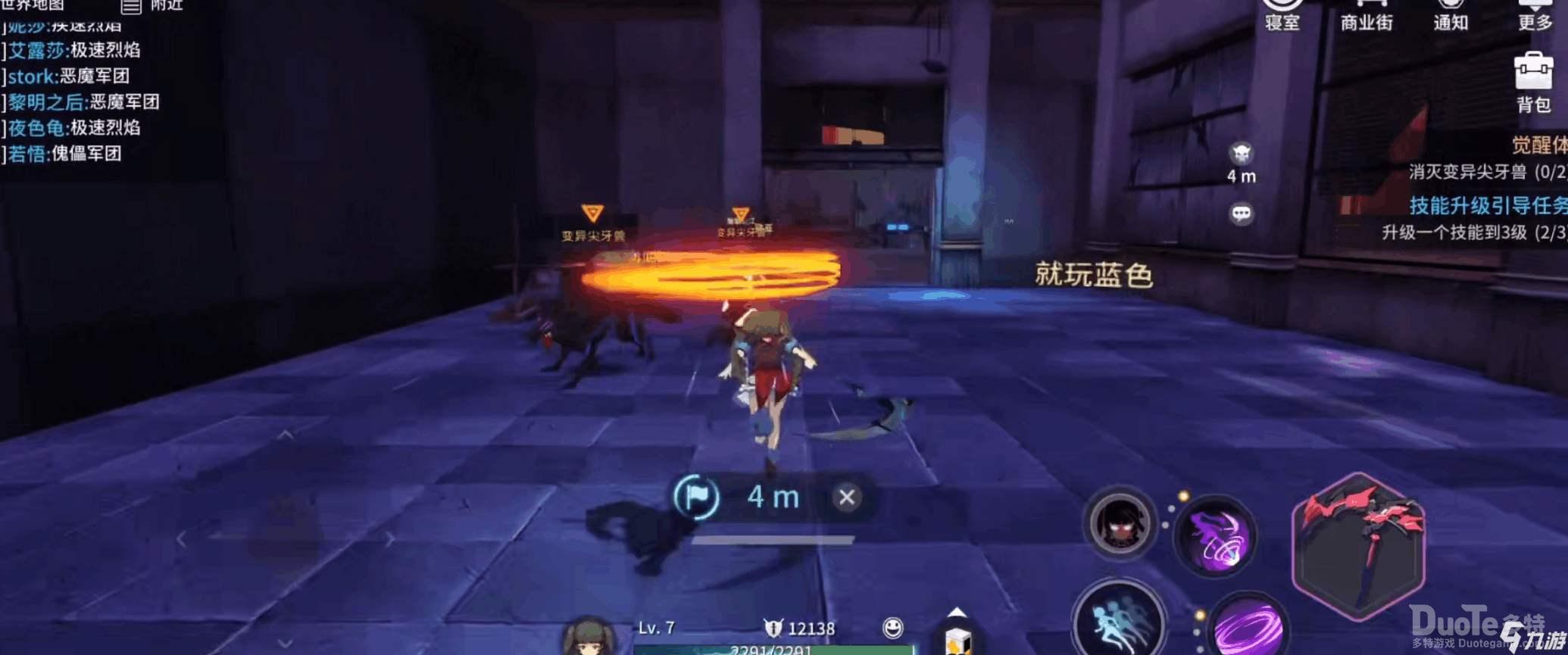1568x655 pixels.
Task: Dismiss the 4 m waypoint with the X
Action: pyautogui.click(x=845, y=496)
